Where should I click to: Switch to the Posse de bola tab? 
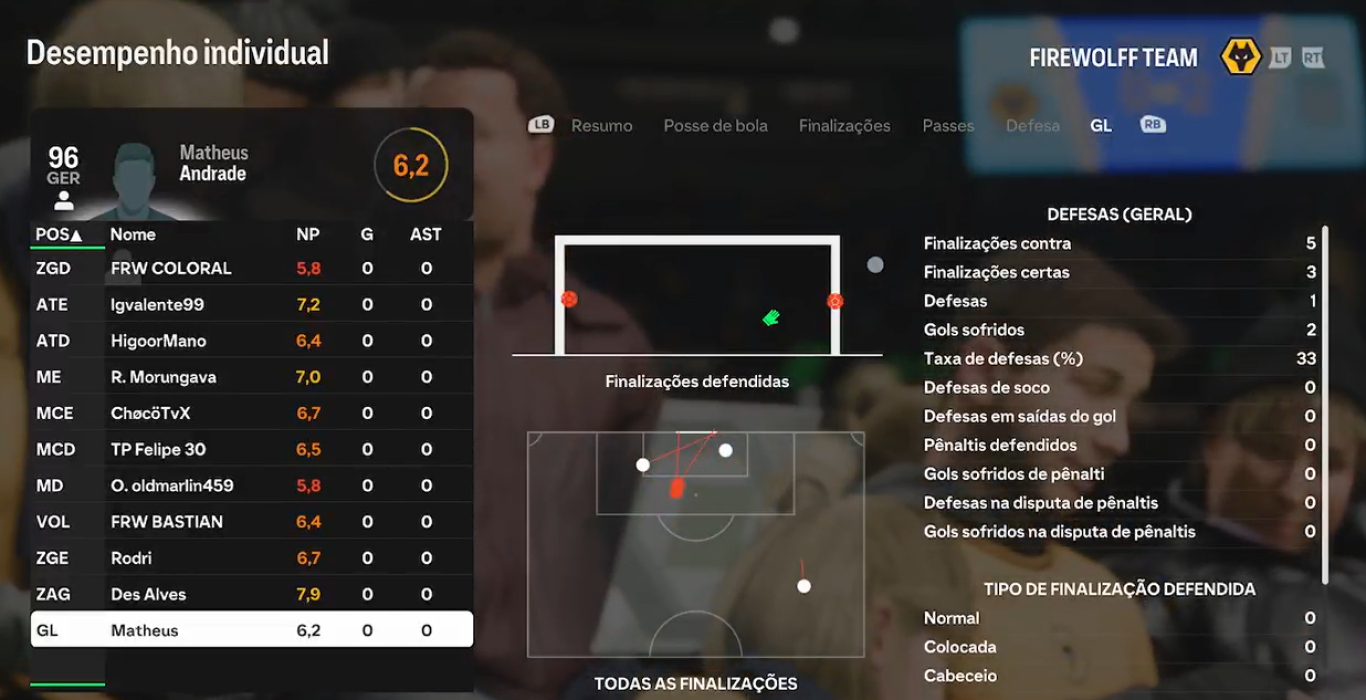click(715, 126)
